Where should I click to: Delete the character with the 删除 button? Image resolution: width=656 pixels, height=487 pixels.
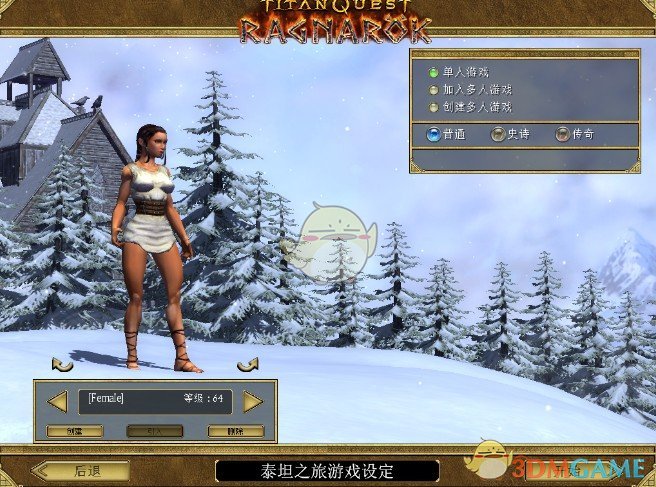[x=236, y=431]
